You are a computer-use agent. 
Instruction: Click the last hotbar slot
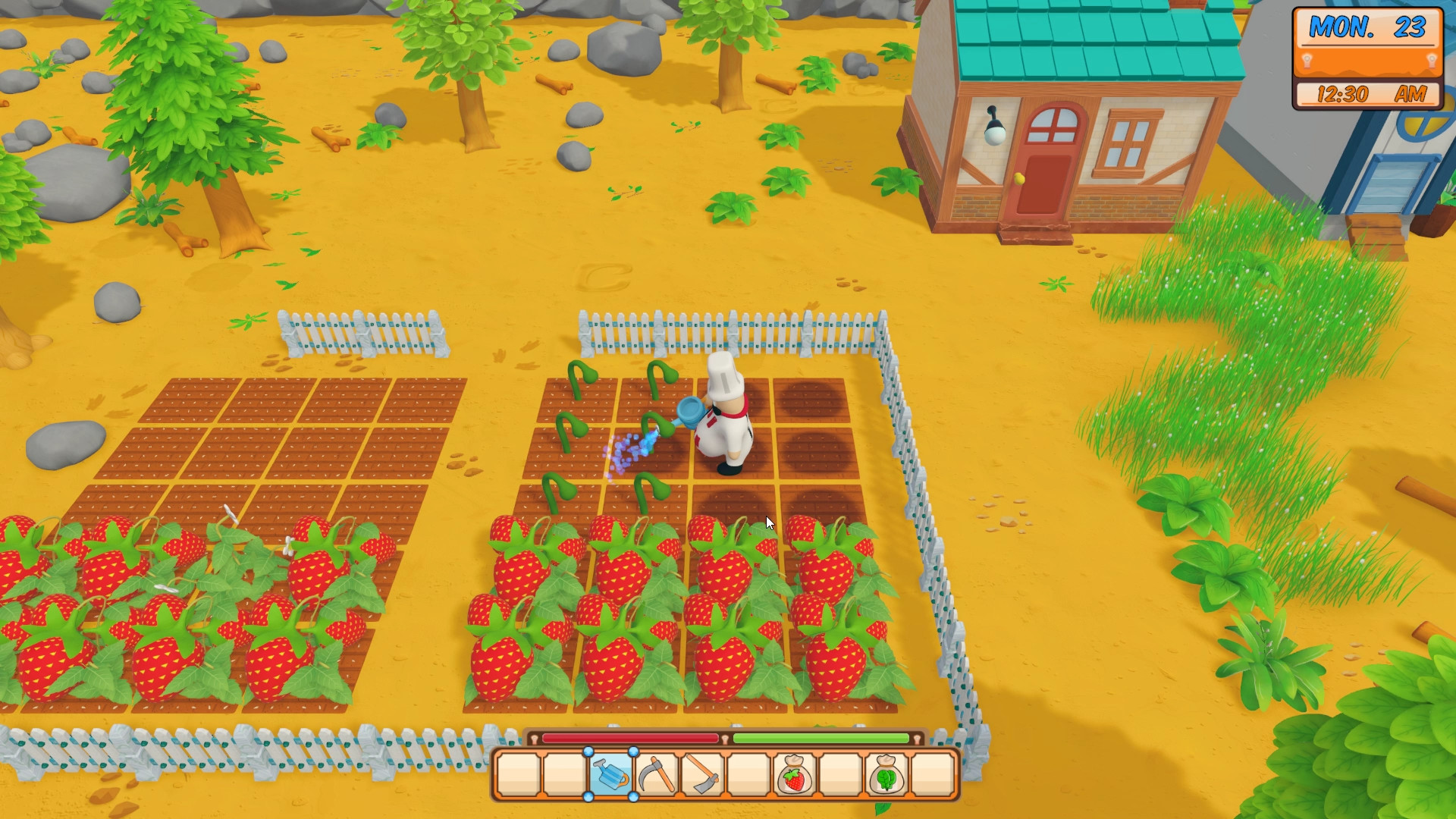coord(932,777)
